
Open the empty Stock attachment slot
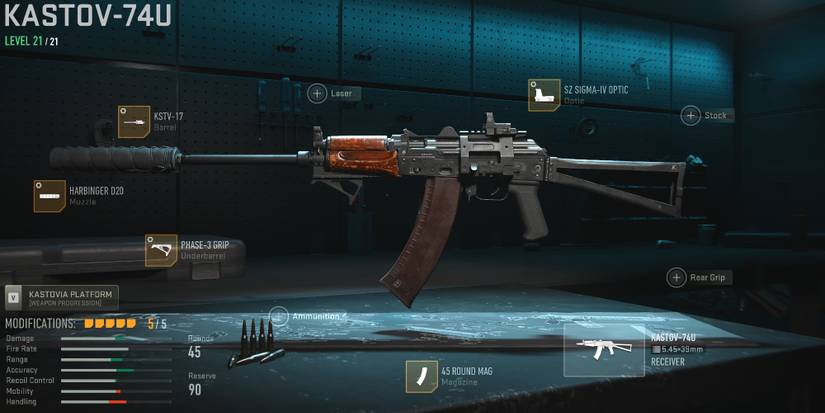(x=691, y=115)
